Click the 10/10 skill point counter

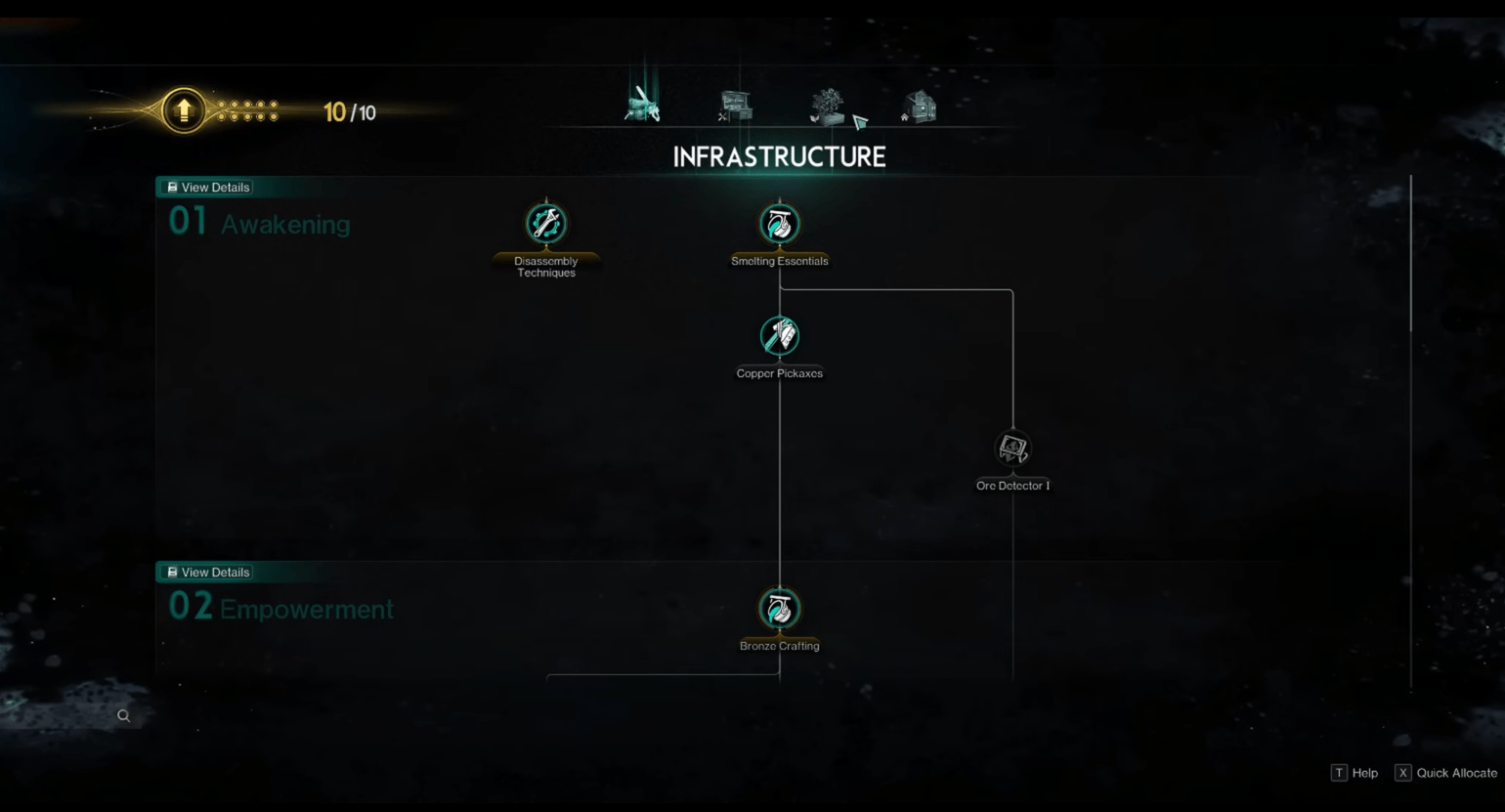coord(347,111)
